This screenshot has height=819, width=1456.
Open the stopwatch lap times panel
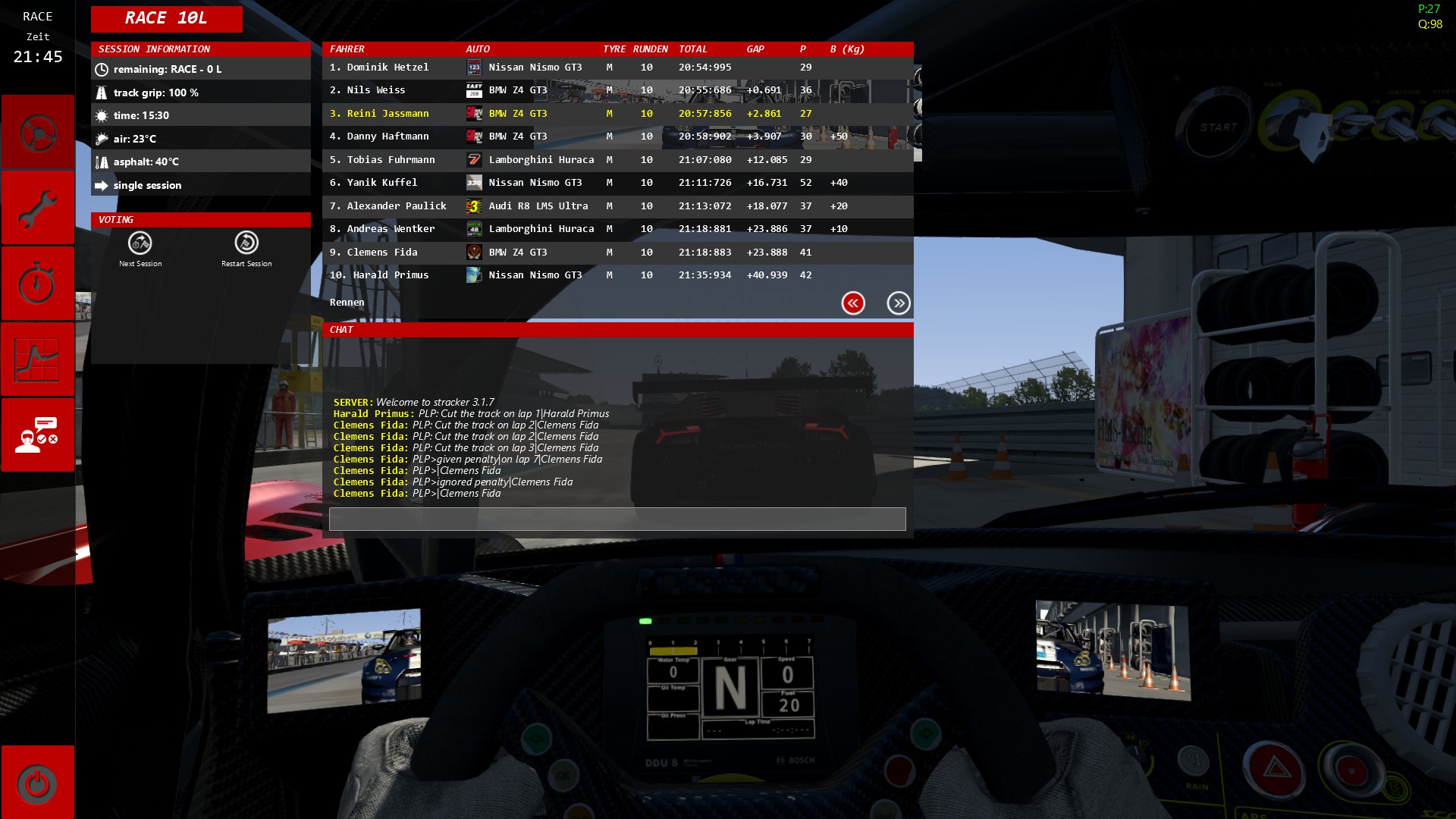37,284
